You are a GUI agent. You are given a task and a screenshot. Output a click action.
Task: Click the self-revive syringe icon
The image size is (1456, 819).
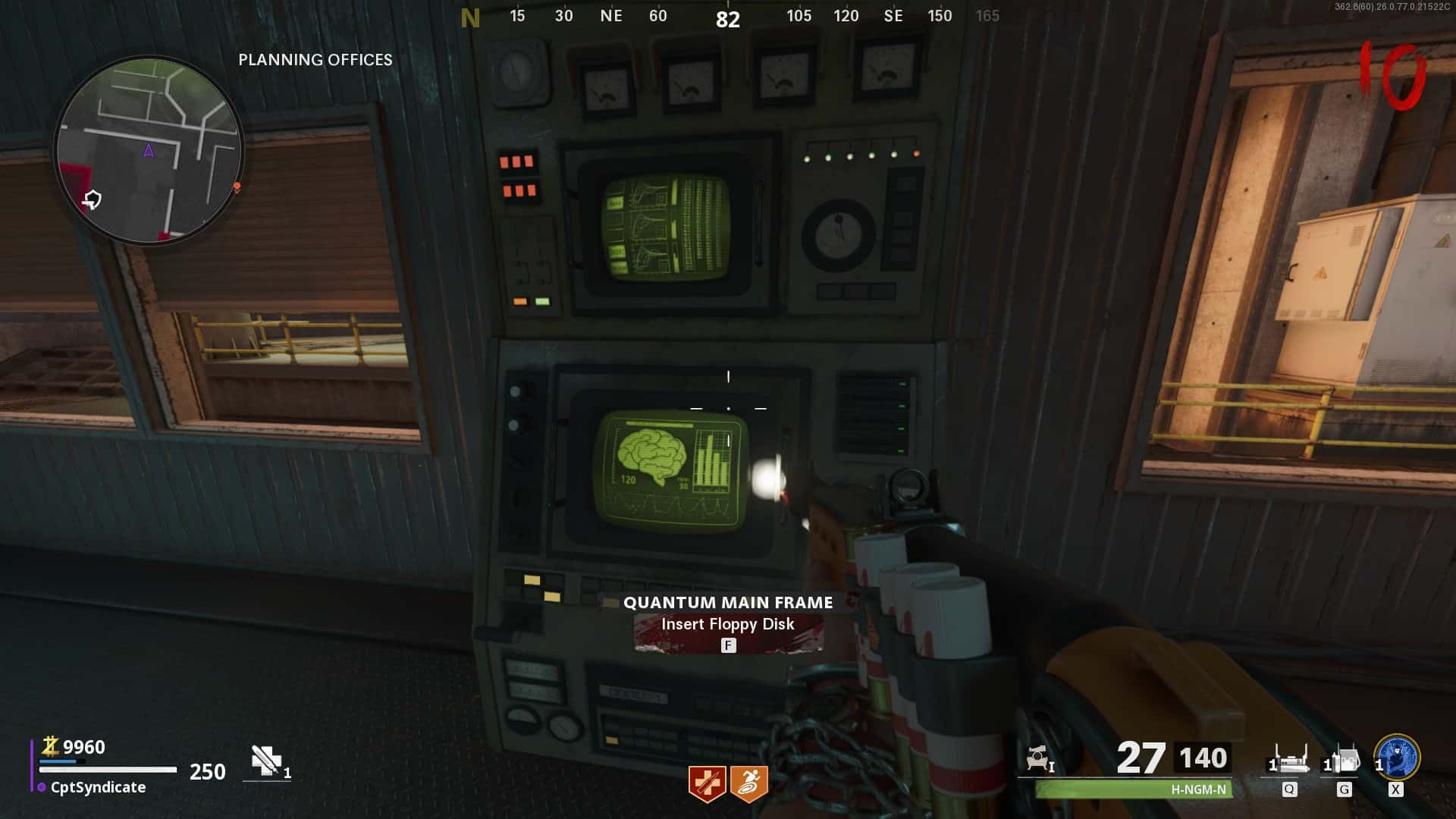(x=266, y=761)
